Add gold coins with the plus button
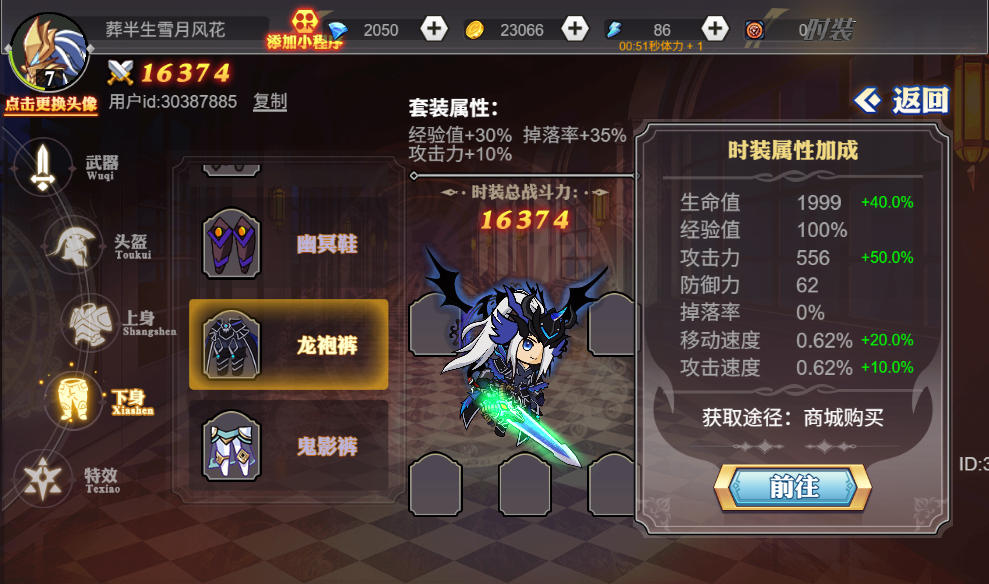989x584 pixels. 575,29
